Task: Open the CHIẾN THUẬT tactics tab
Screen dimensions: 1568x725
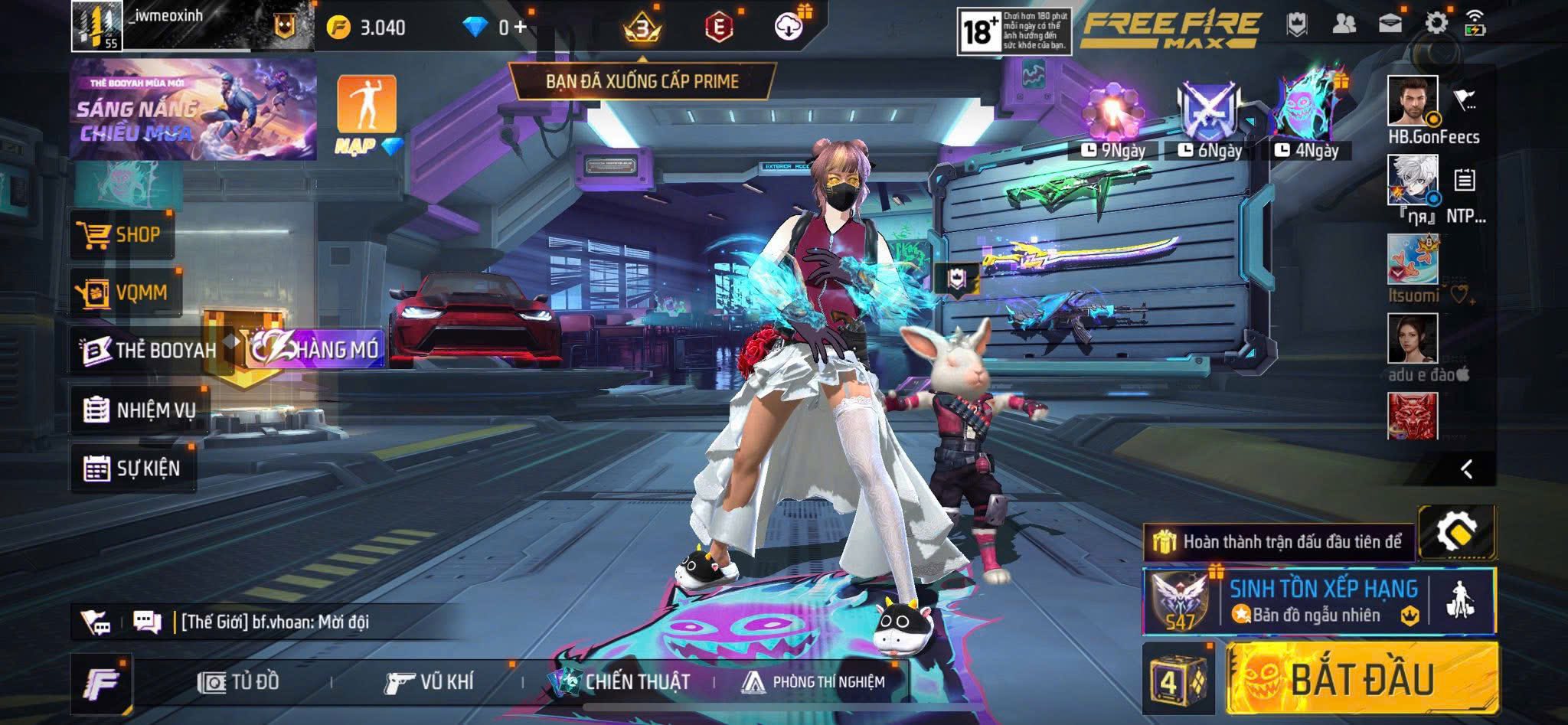Action: (620, 681)
